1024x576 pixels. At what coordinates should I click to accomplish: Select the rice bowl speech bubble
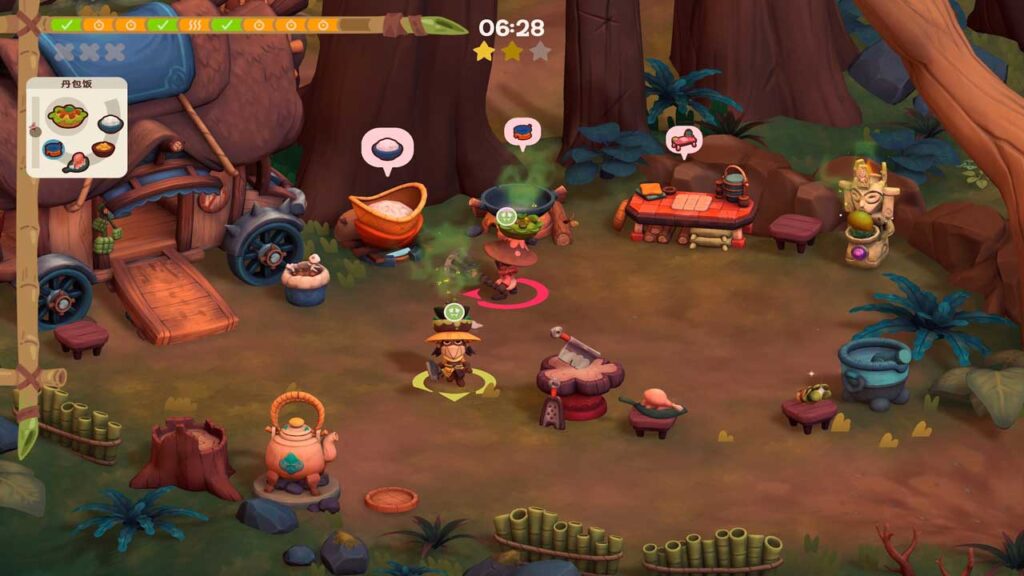tap(387, 149)
